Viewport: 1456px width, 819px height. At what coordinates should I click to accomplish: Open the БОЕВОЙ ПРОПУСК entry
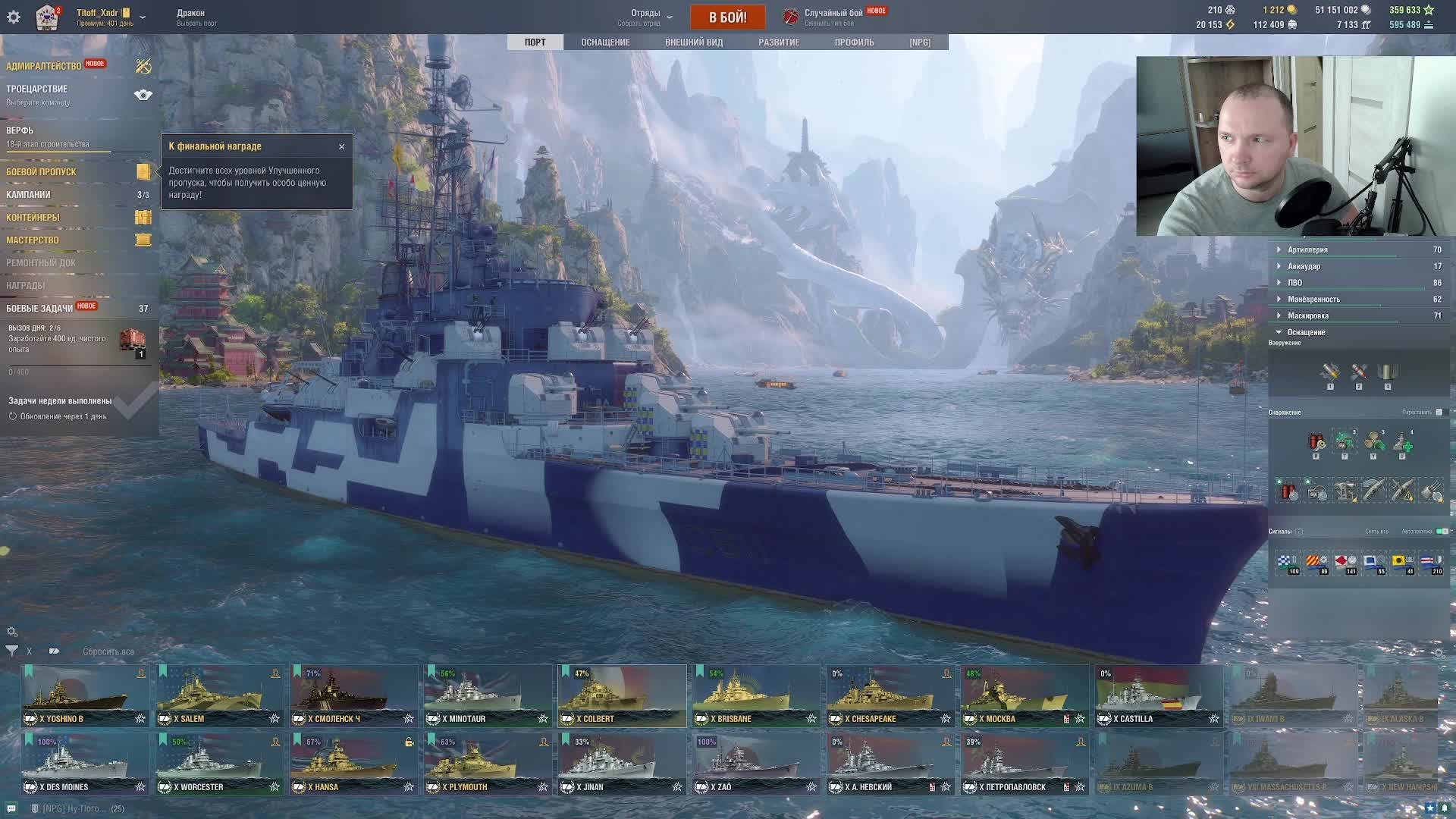(42, 172)
